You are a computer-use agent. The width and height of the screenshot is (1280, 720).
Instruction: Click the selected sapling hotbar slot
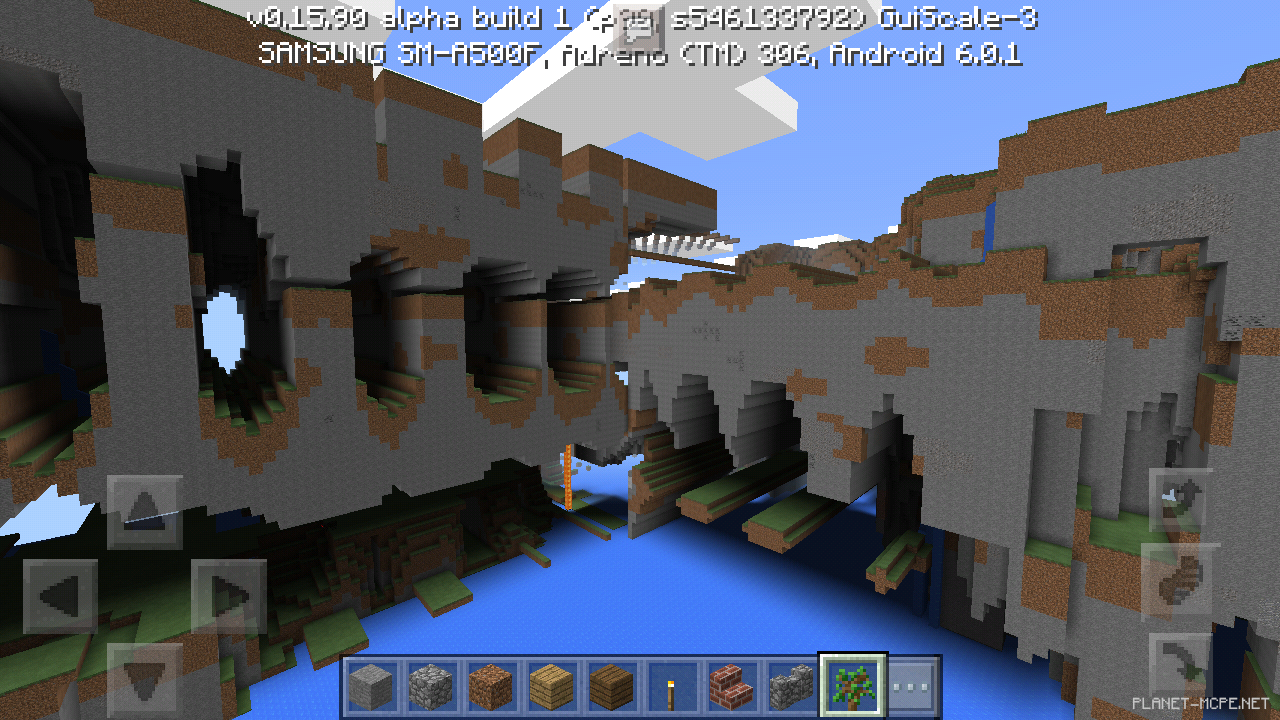(851, 686)
